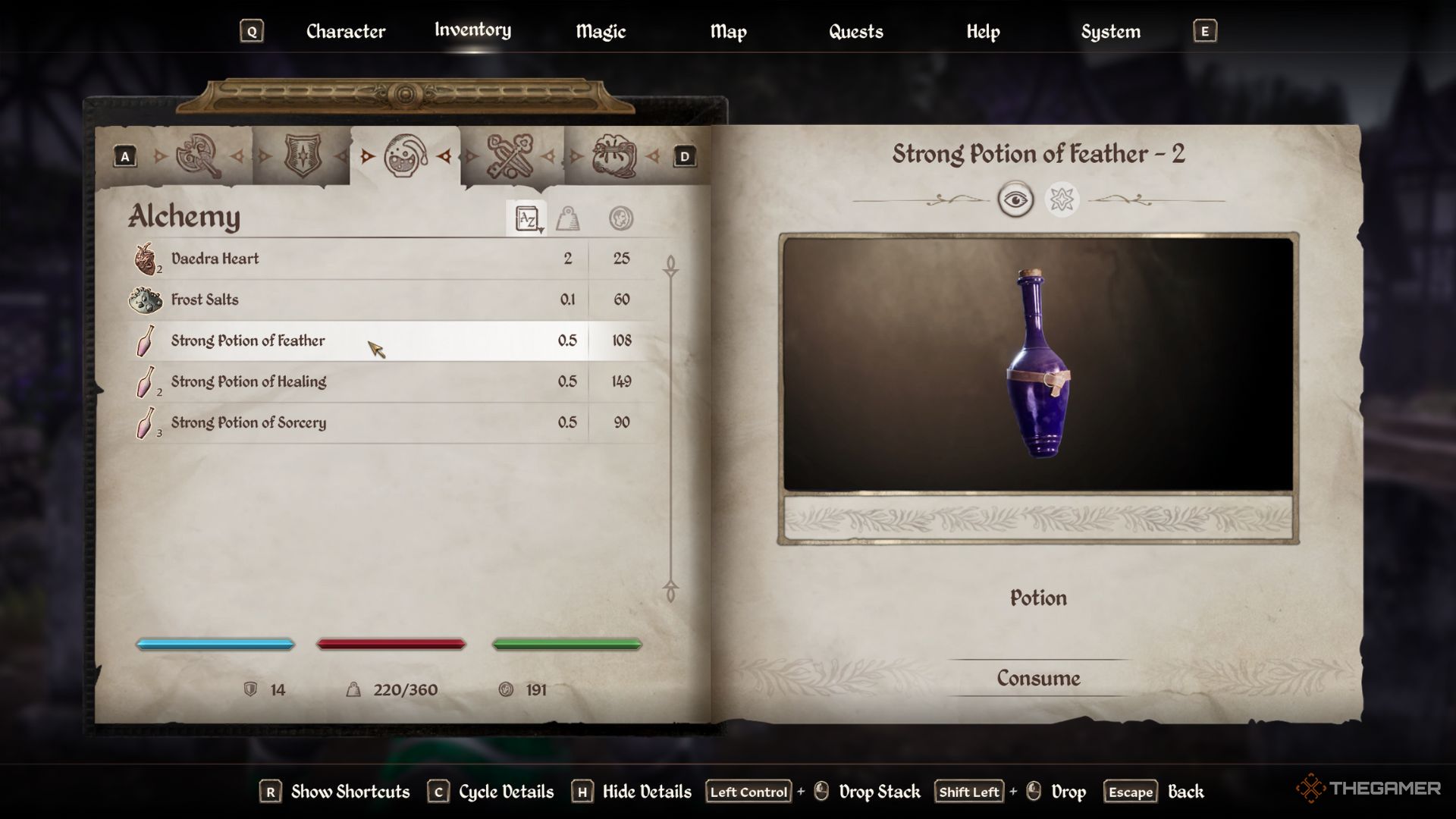
Task: Switch to the Magic menu
Action: tap(600, 32)
